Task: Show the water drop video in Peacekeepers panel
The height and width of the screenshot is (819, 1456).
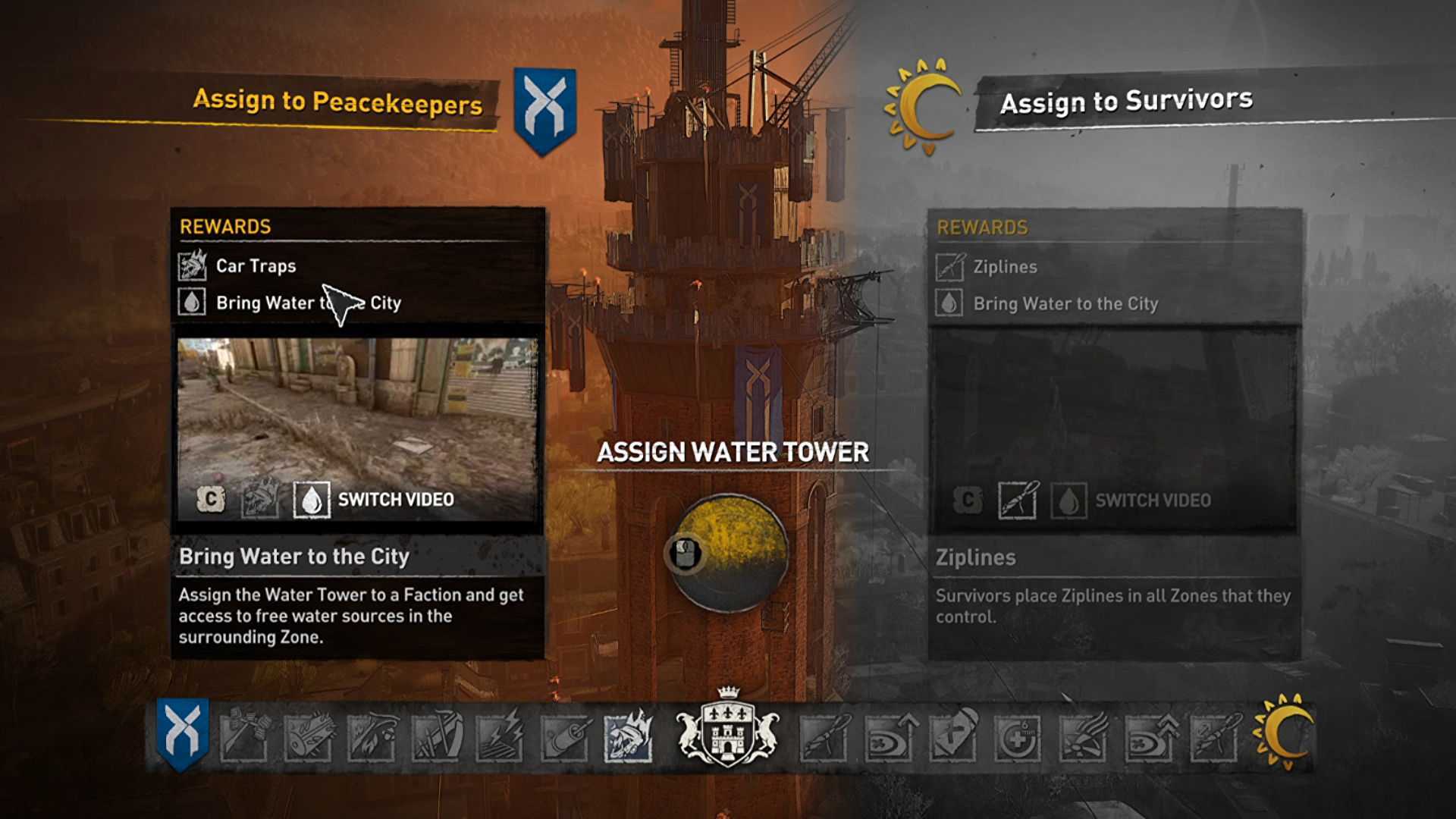Action: tap(311, 500)
